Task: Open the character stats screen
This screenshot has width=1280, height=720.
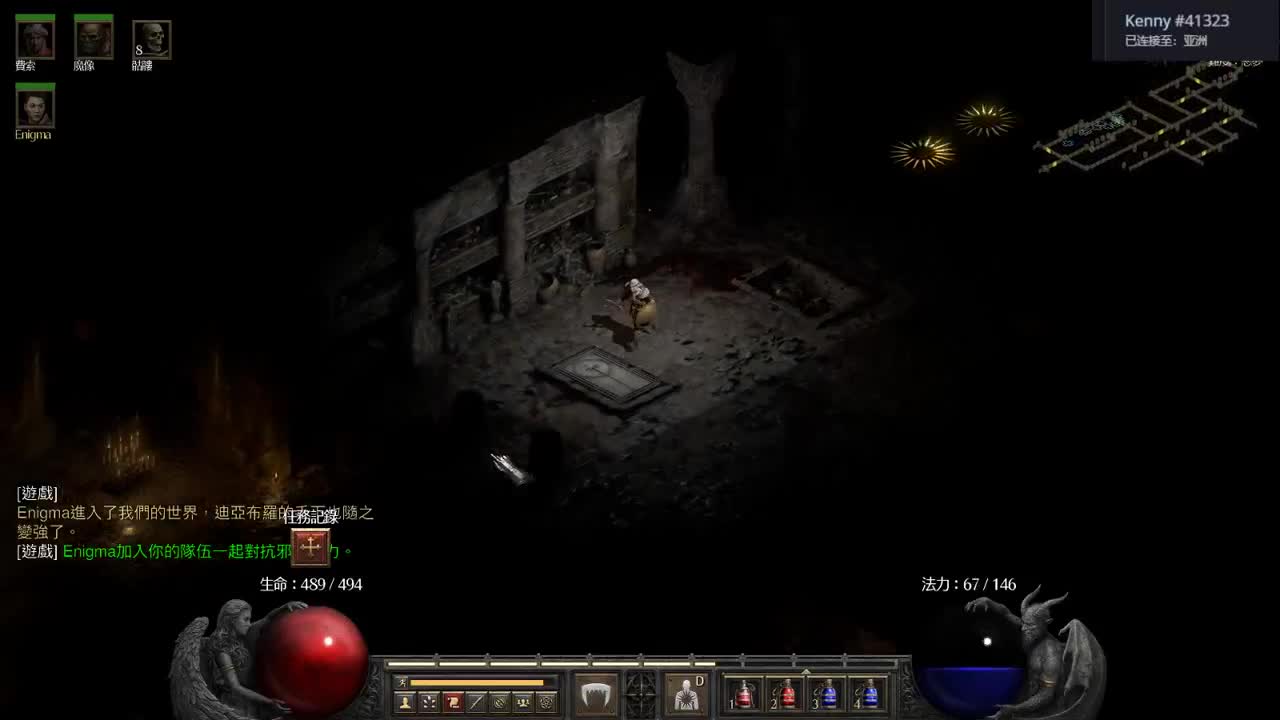Action: (406, 701)
